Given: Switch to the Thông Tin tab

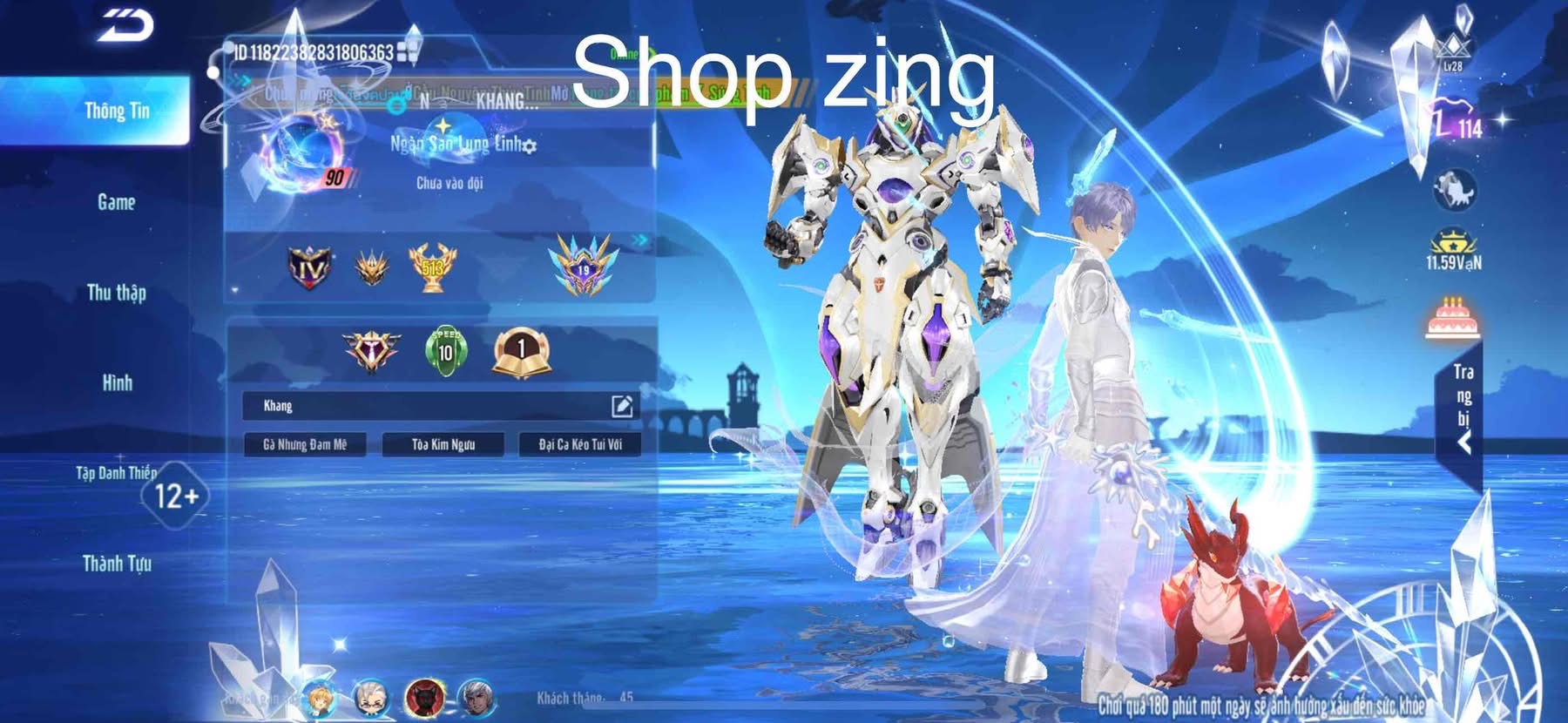Looking at the screenshot, I should point(117,111).
